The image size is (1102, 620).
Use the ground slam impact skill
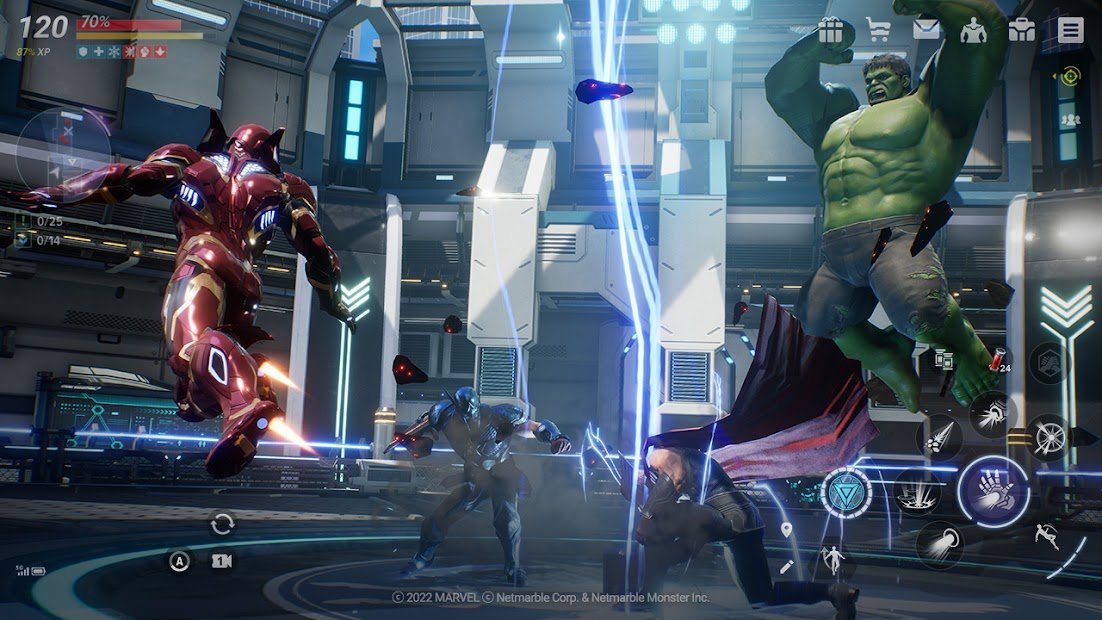[916, 492]
